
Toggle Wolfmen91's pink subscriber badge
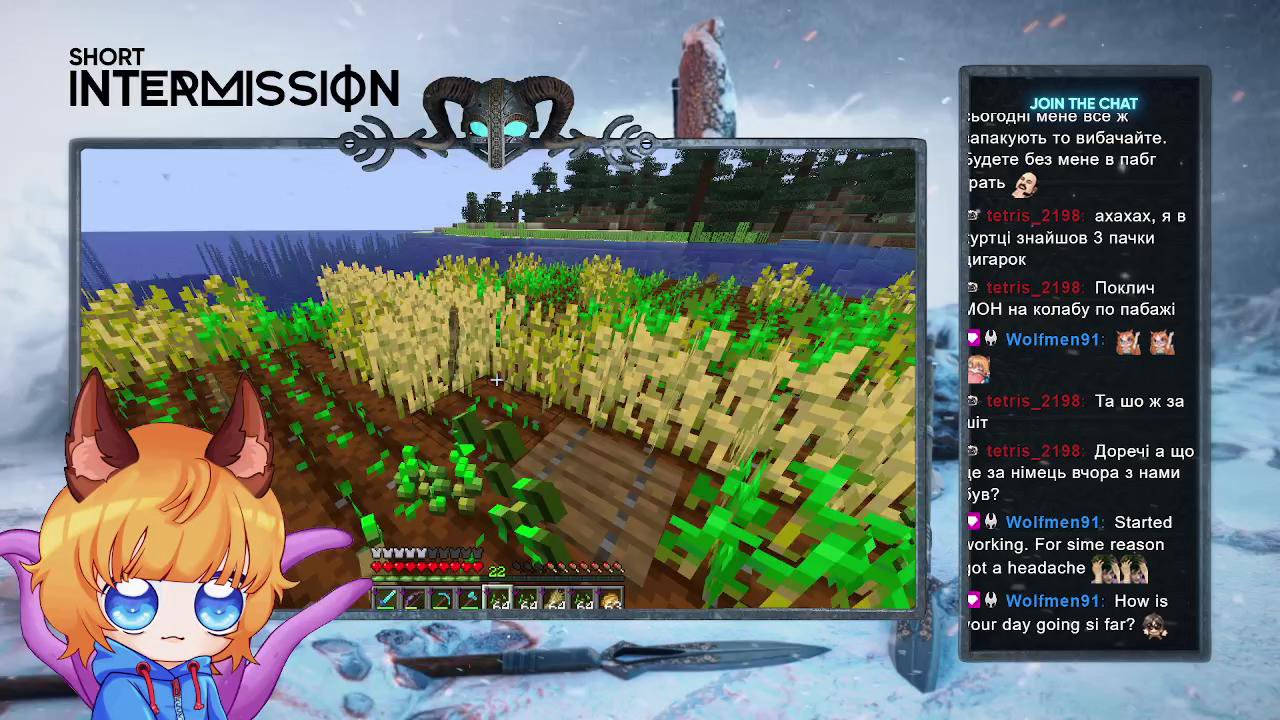click(974, 337)
